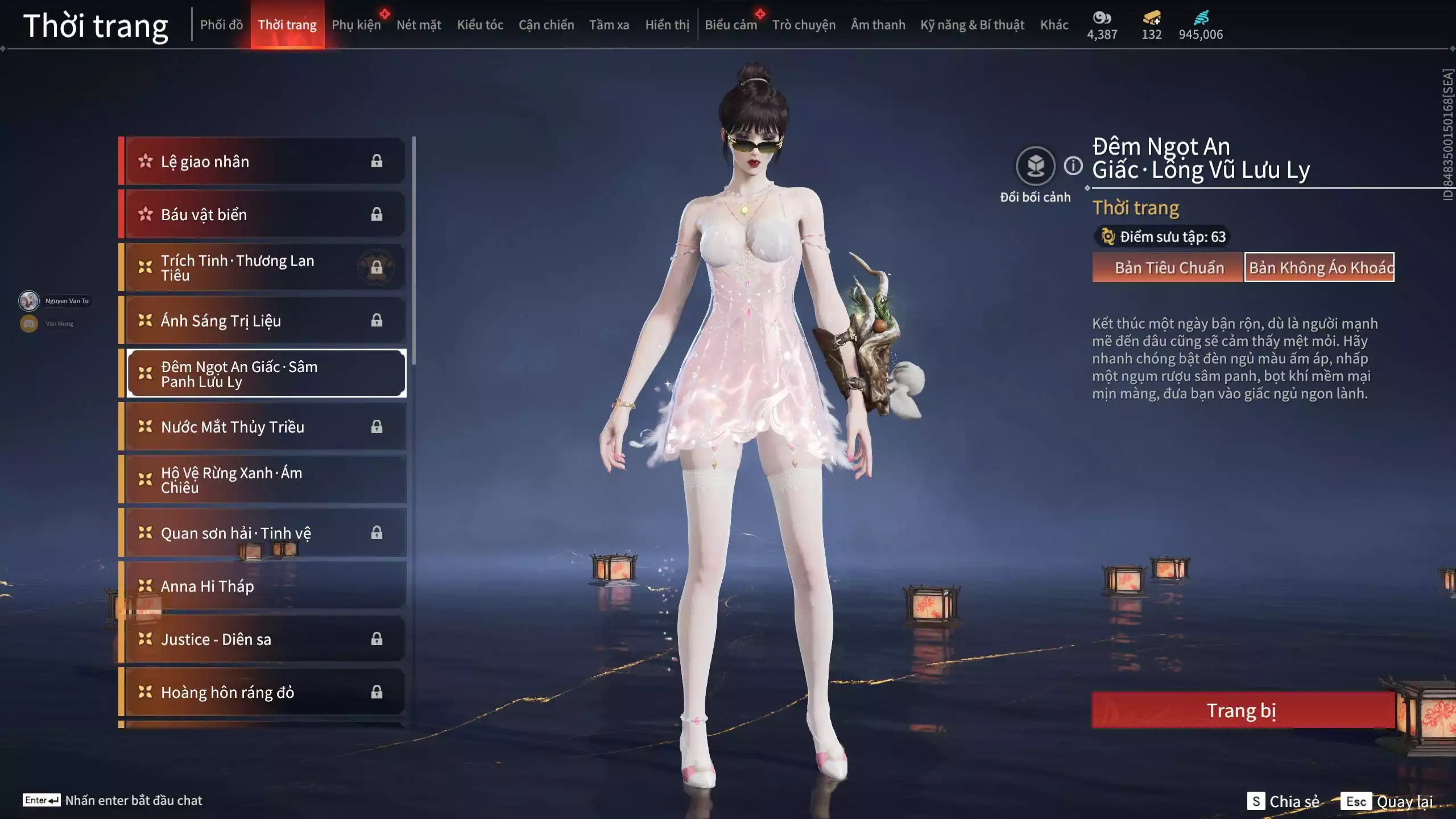Go to the Kiểu tóc tab
Image resolution: width=1456 pixels, height=819 pixels.
click(480, 25)
